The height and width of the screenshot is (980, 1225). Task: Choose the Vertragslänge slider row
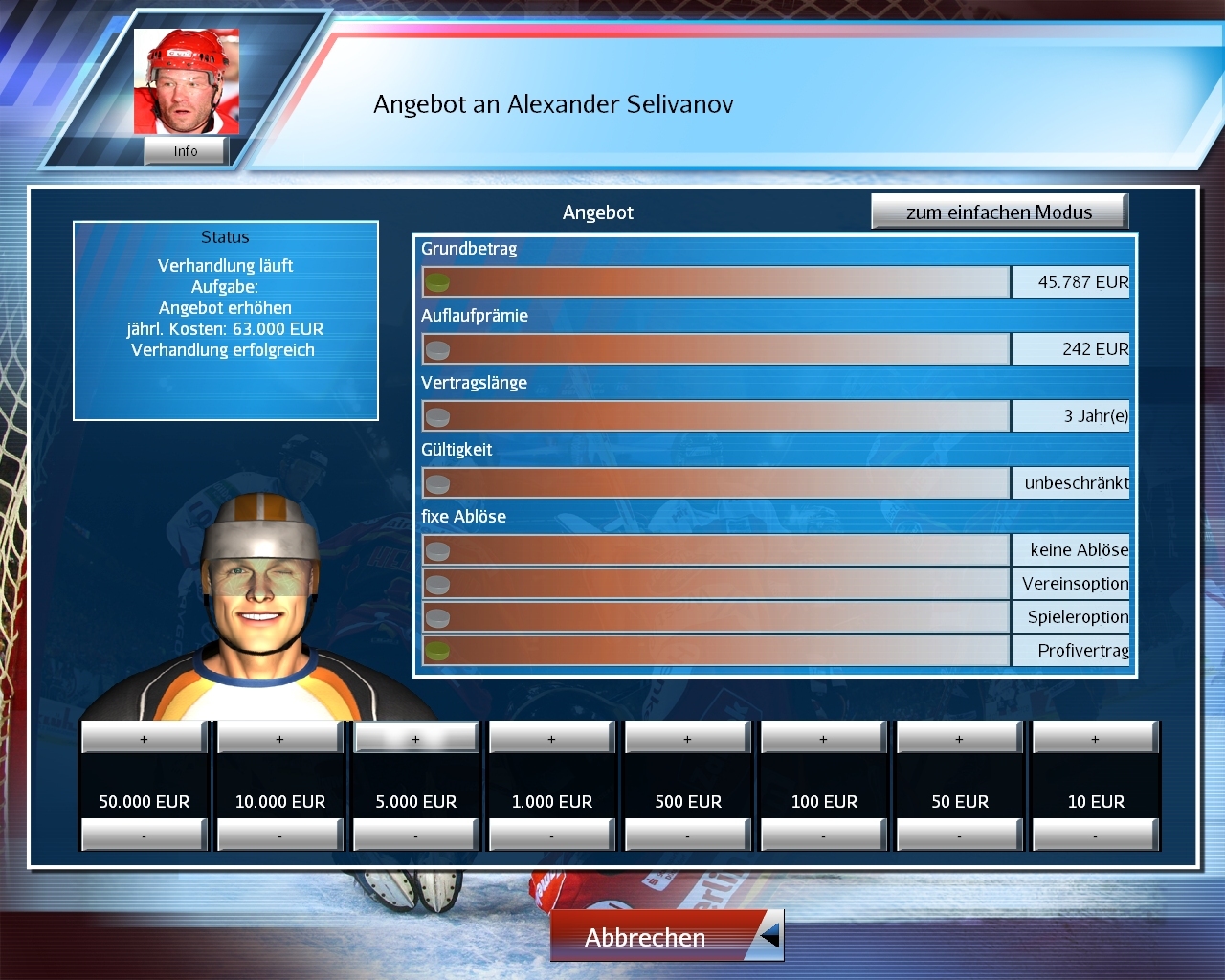click(716, 416)
